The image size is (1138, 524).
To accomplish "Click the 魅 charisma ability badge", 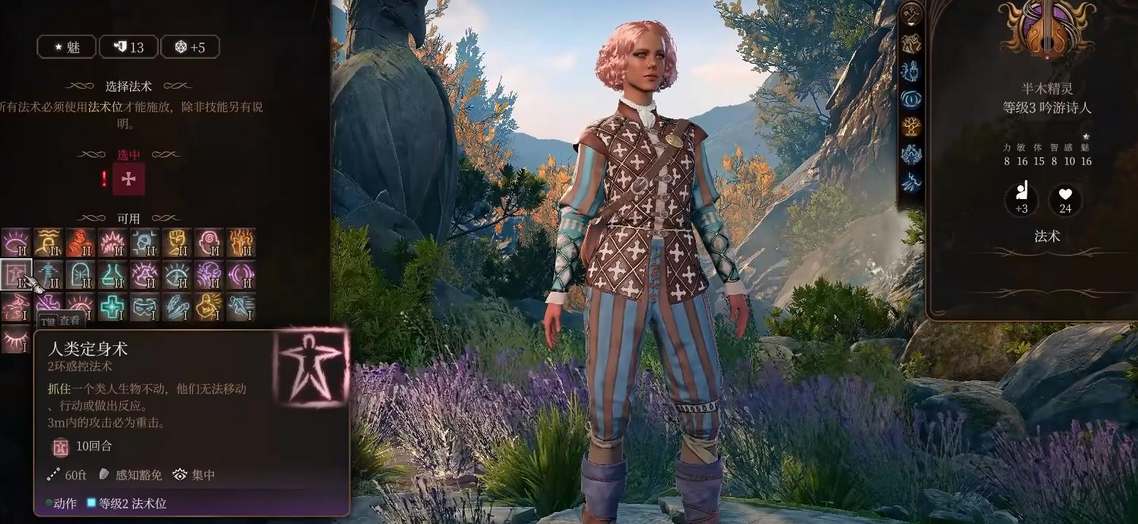I will [66, 47].
